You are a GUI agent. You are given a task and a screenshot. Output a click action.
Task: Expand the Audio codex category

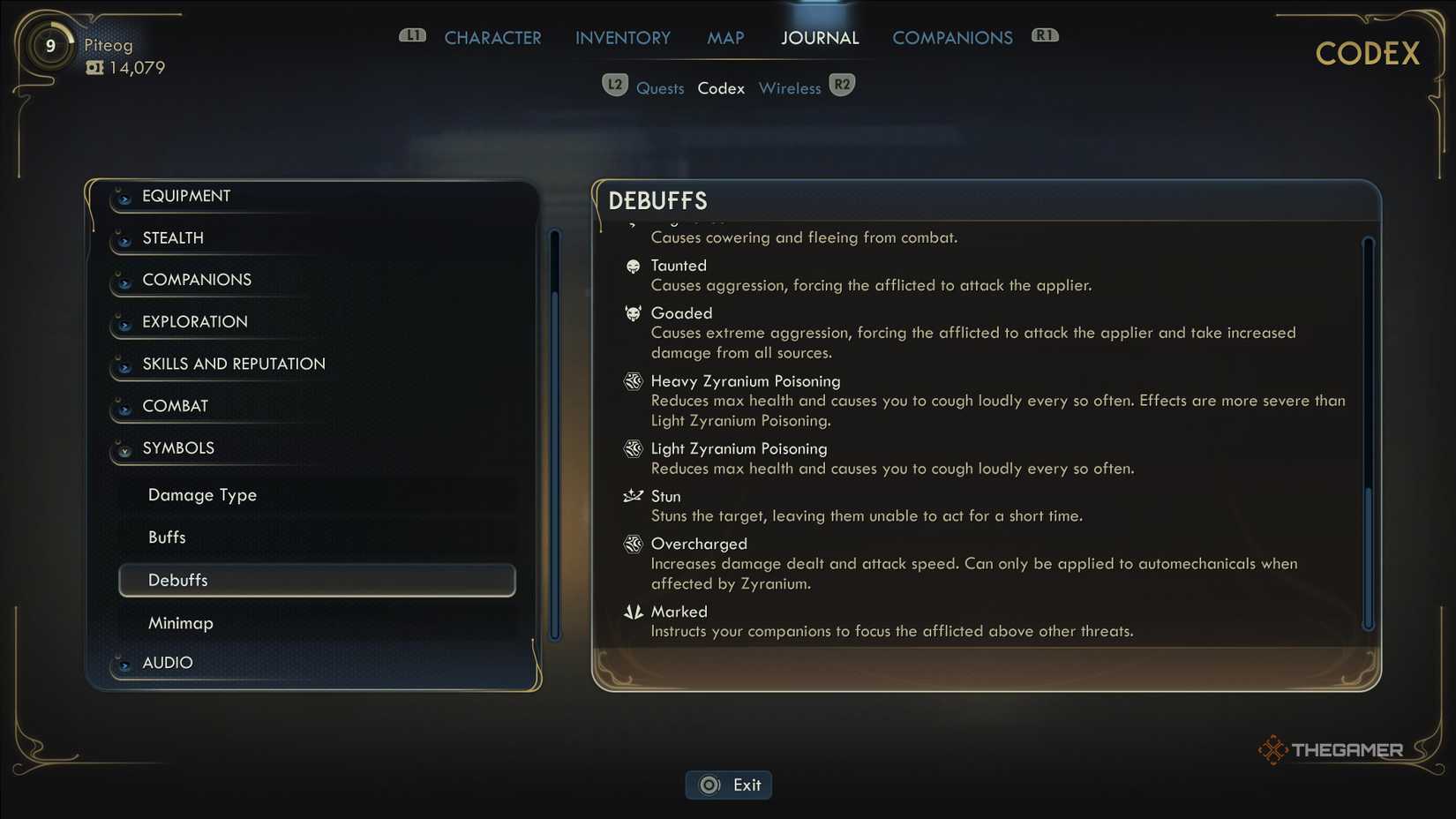(168, 663)
